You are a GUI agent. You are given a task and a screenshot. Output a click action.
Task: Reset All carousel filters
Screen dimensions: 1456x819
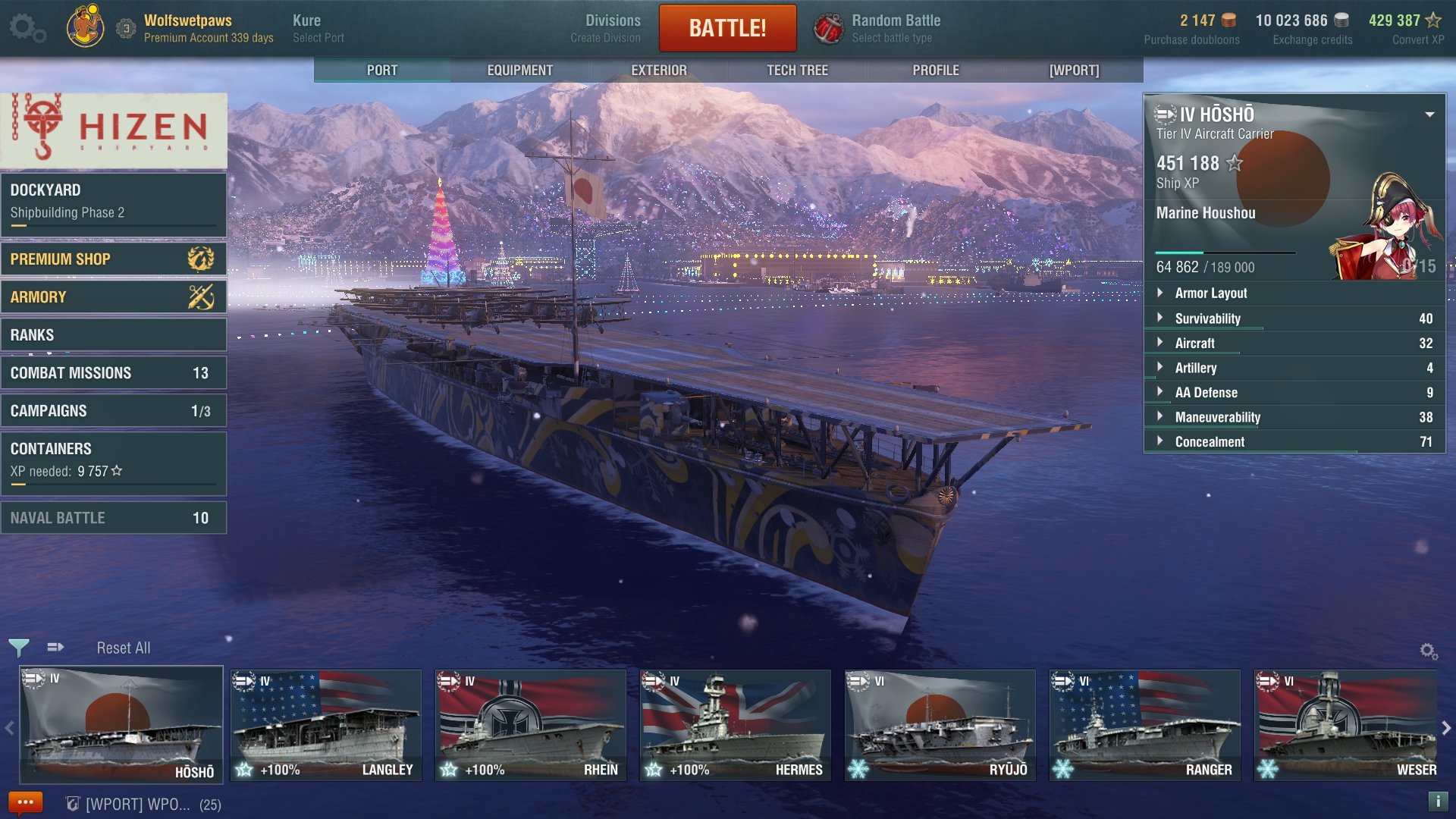(x=124, y=648)
